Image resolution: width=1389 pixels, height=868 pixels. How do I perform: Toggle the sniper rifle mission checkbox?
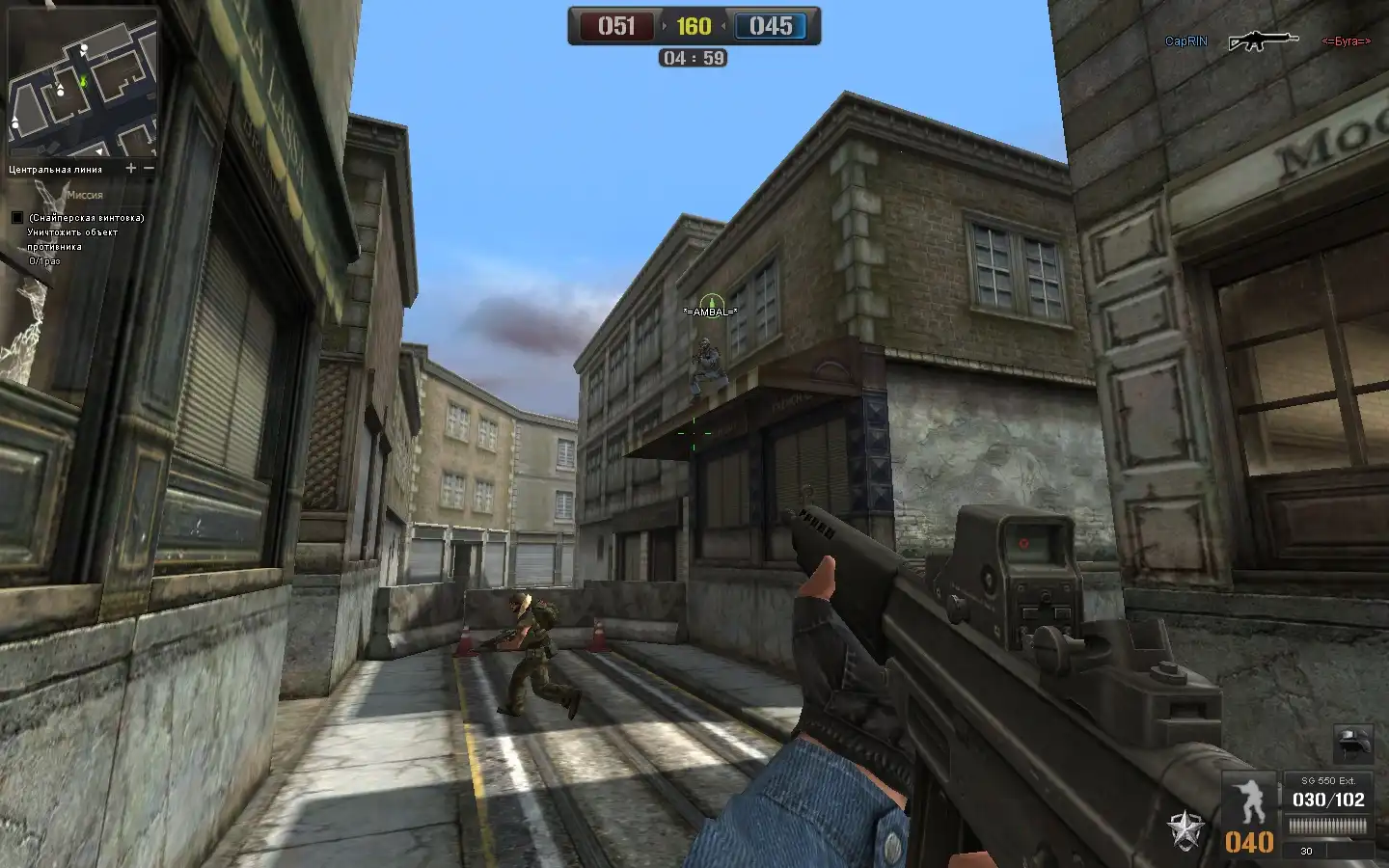click(17, 217)
